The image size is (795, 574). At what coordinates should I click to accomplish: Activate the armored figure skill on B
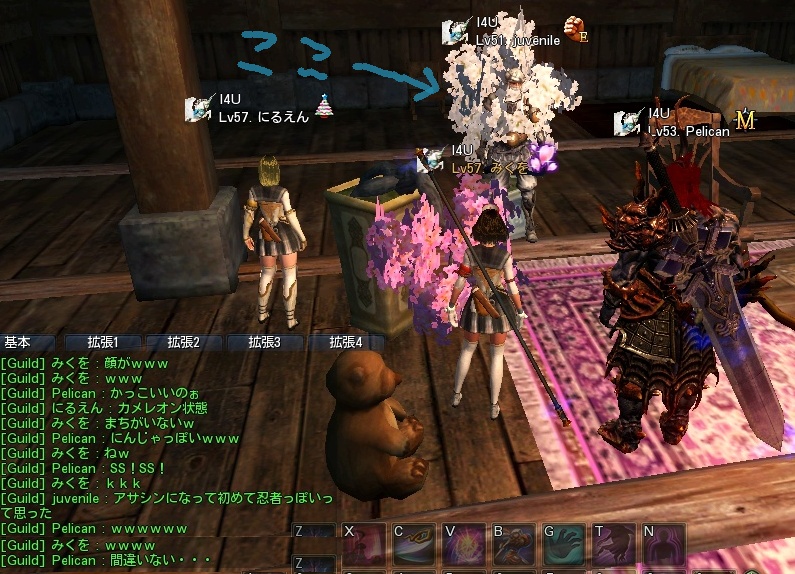514,547
